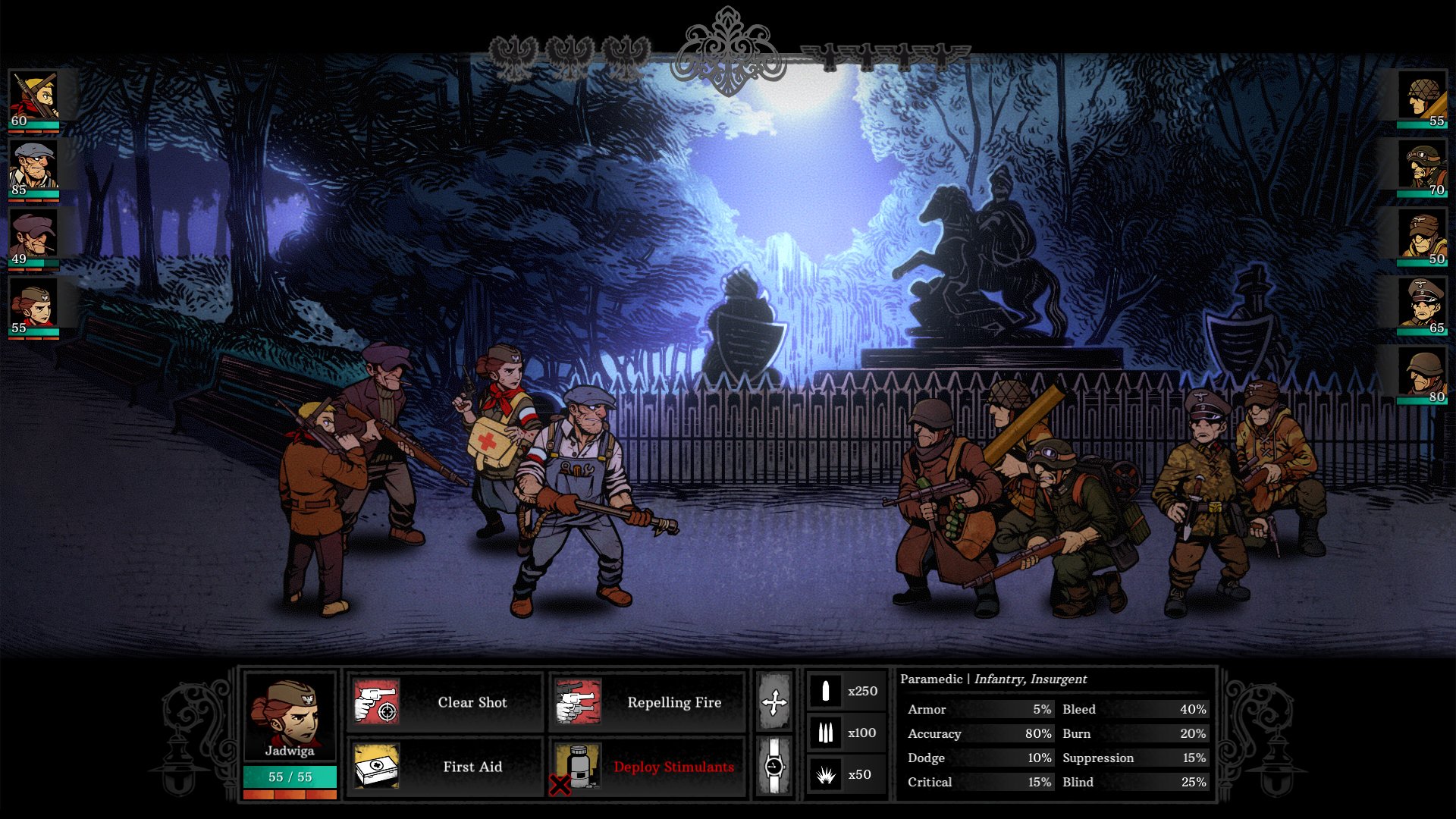Activate the four-arrow move icon
Screen dimensions: 1456x819
point(774,702)
